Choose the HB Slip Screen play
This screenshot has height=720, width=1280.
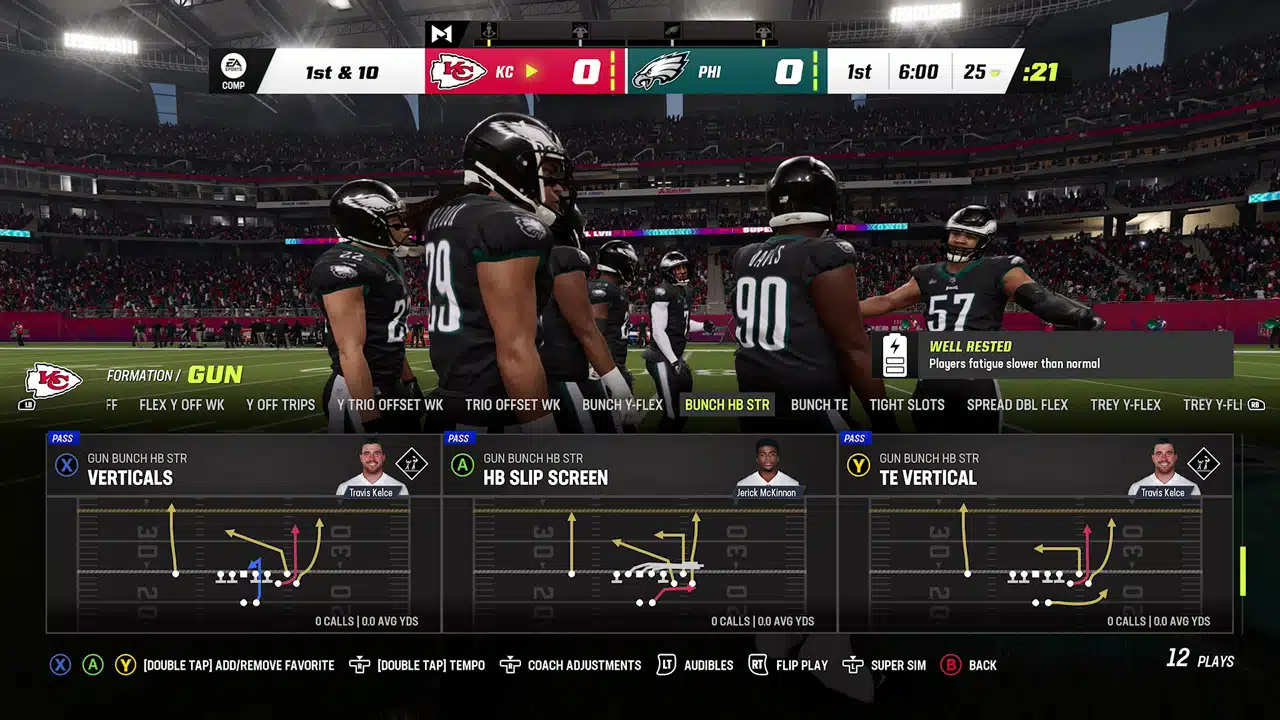pos(640,532)
